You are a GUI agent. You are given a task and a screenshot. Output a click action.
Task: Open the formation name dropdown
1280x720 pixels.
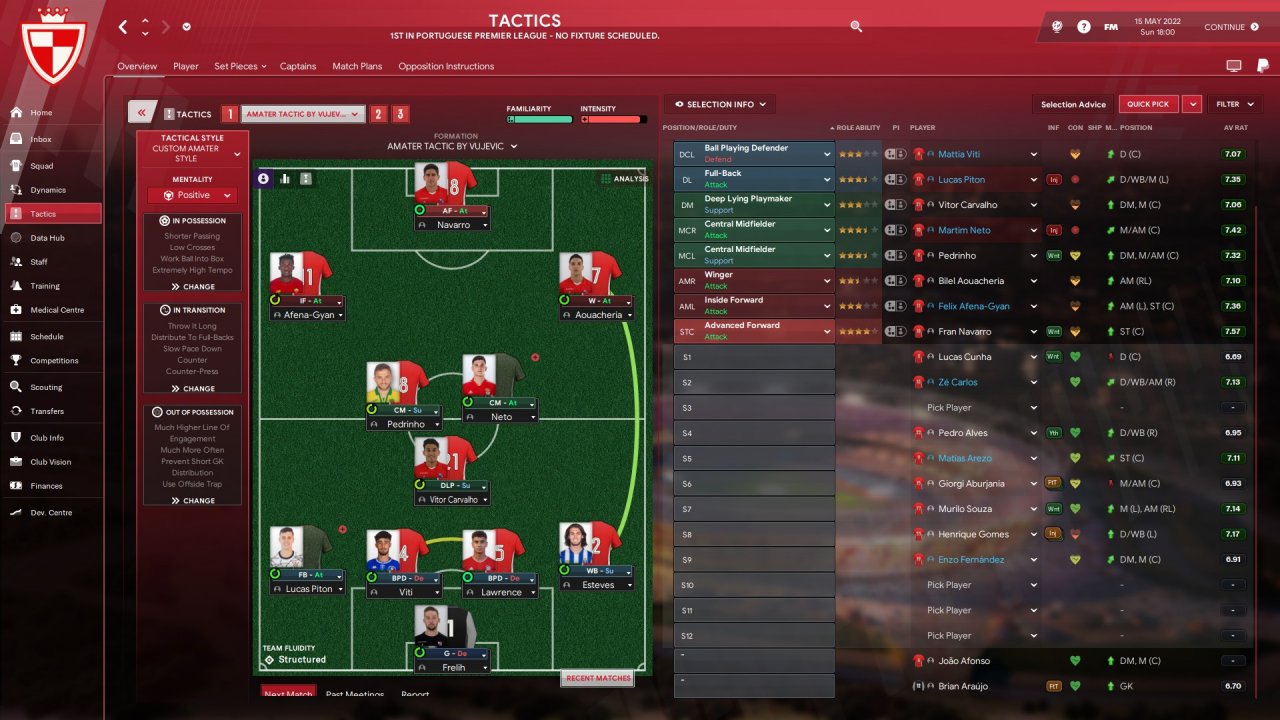(x=452, y=146)
